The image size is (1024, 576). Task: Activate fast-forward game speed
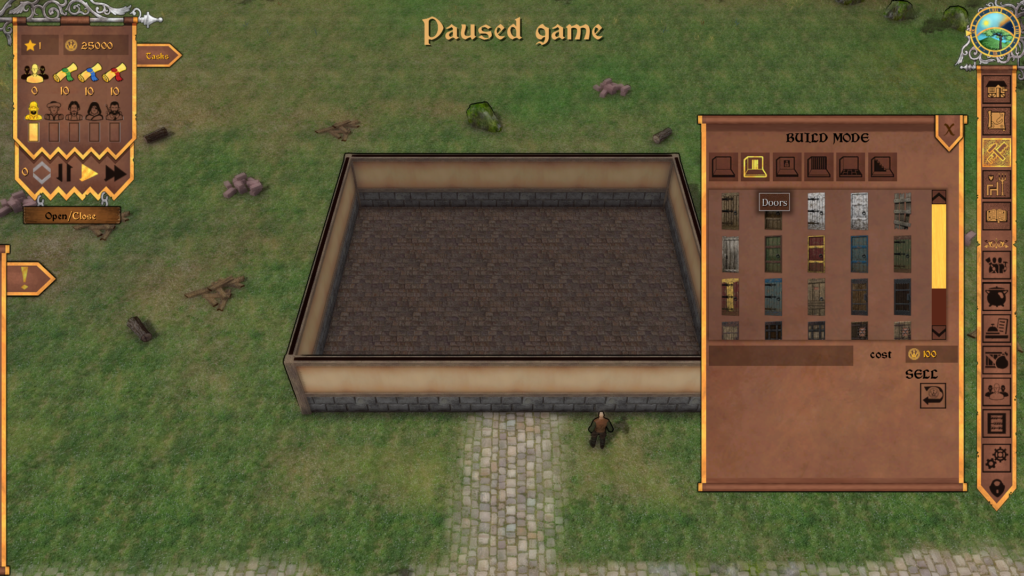[115, 173]
